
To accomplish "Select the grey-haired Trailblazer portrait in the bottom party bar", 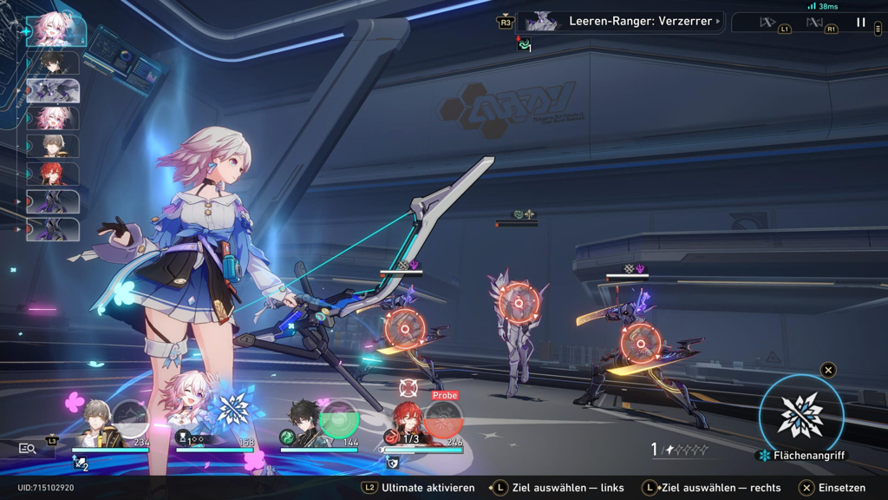I will click(x=97, y=422).
